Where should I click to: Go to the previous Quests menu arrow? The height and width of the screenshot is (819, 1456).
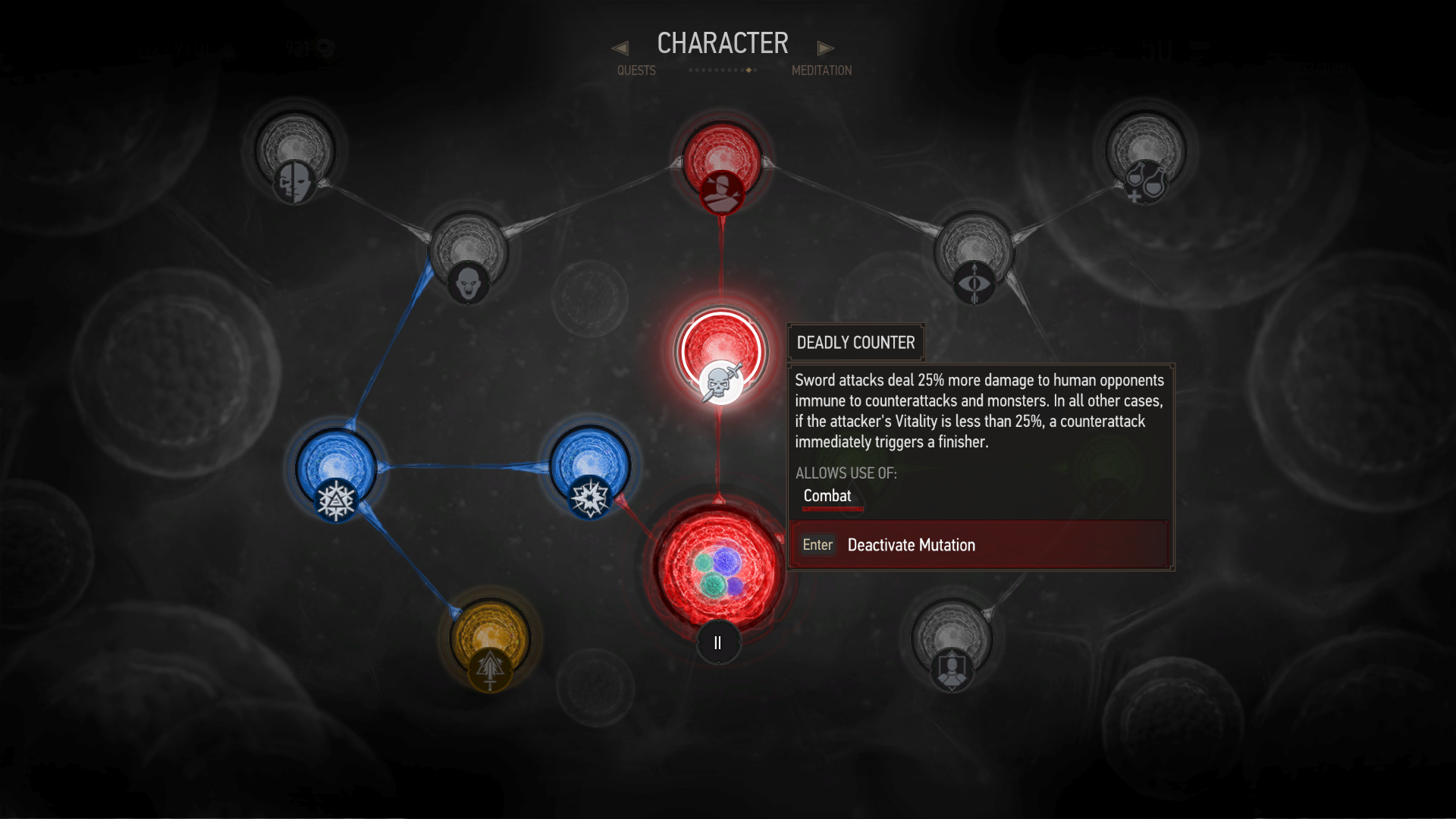[620, 49]
